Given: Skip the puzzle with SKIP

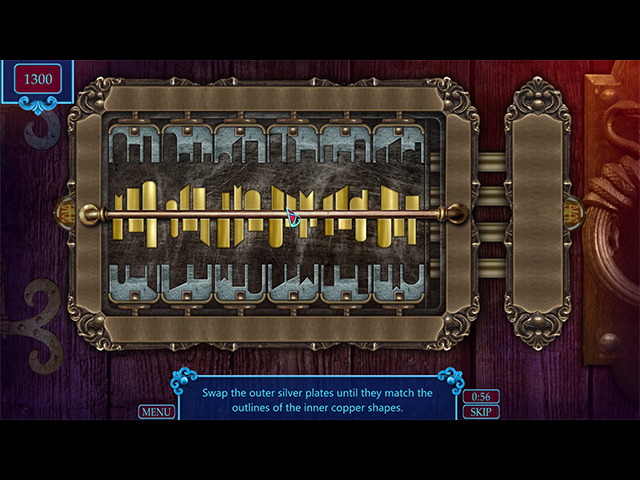Looking at the screenshot, I should pyautogui.click(x=481, y=412).
